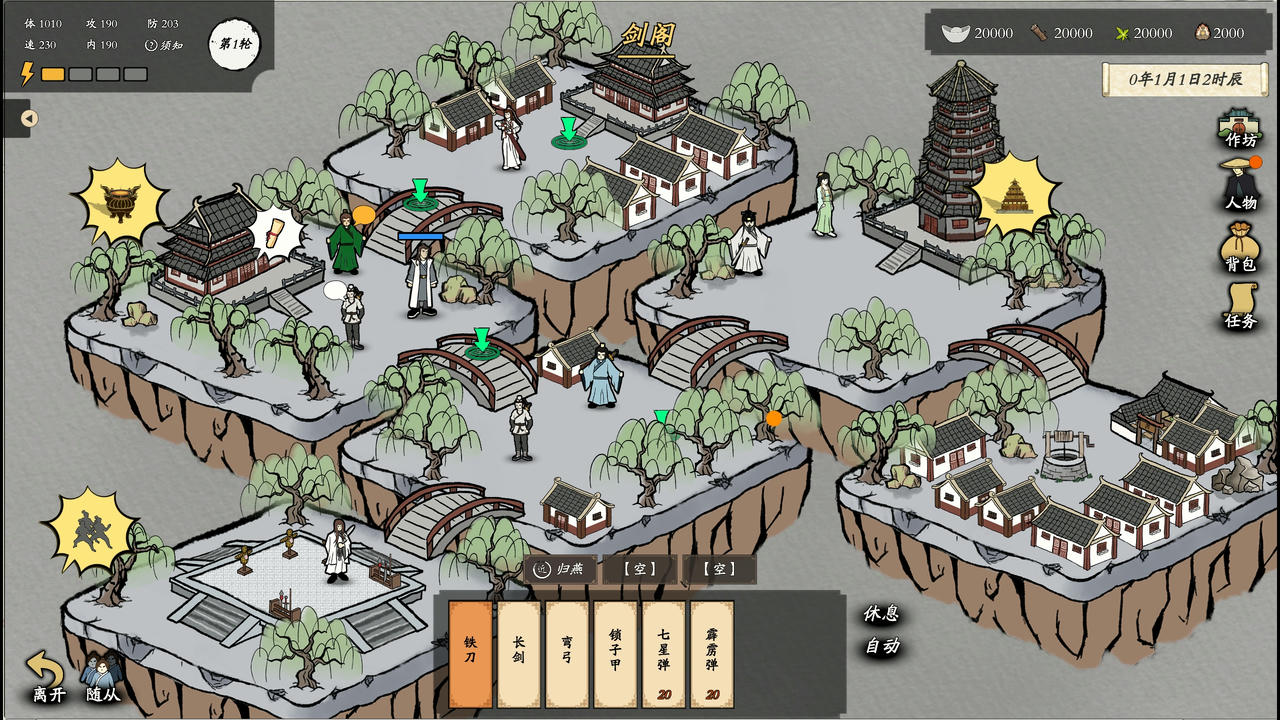Image resolution: width=1280 pixels, height=720 pixels.
Task: Open the 背包 backpack
Action: pyautogui.click(x=1240, y=246)
